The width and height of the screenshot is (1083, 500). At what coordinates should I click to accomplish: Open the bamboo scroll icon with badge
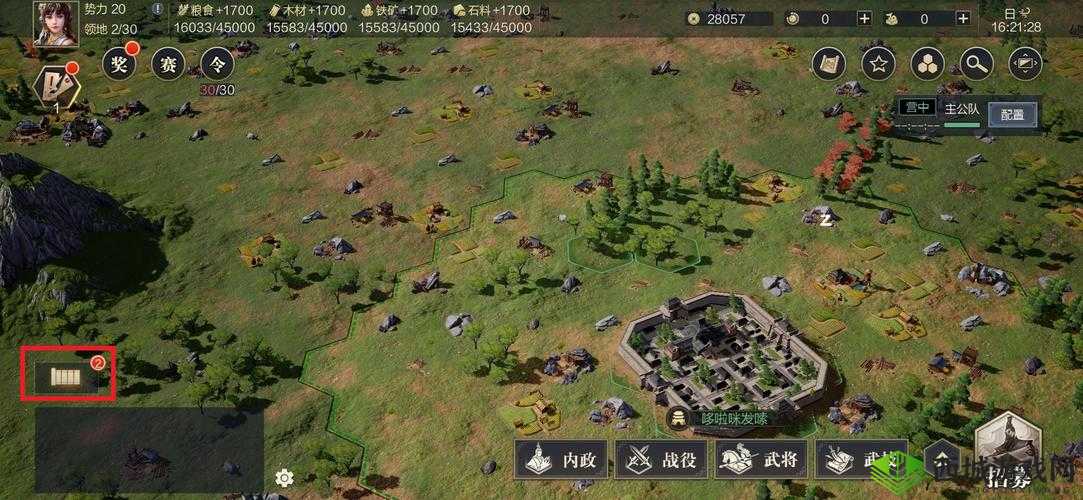tap(69, 376)
